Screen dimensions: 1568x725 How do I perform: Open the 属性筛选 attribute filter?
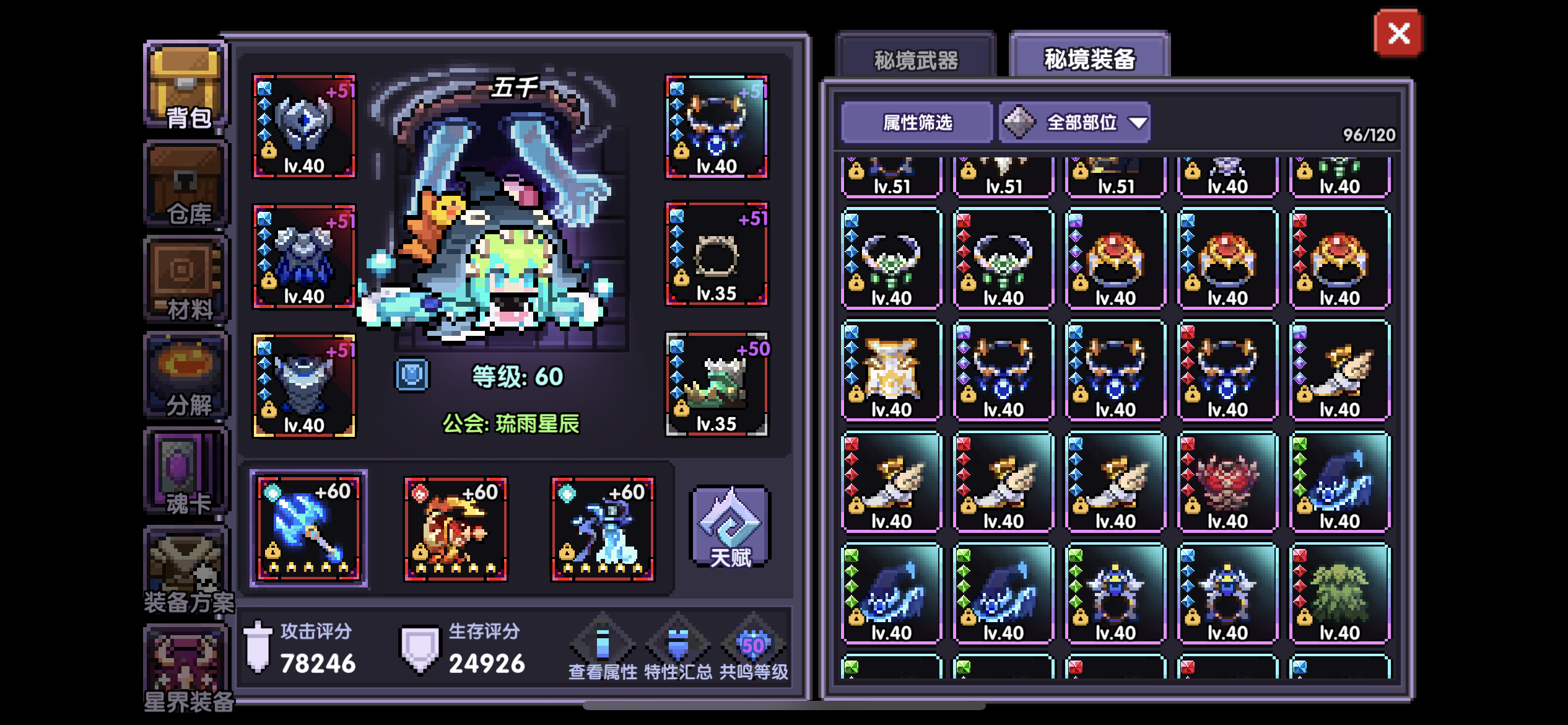pyautogui.click(x=915, y=123)
